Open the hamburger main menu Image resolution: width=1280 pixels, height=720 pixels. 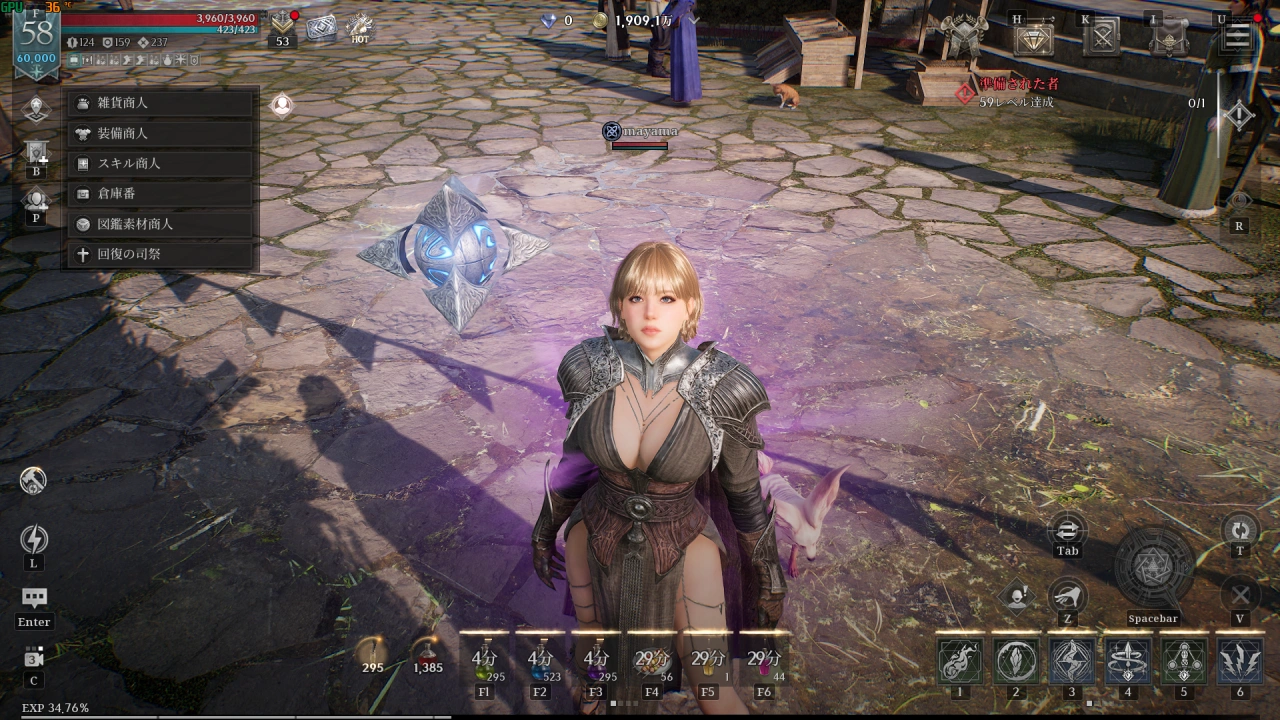[1238, 36]
